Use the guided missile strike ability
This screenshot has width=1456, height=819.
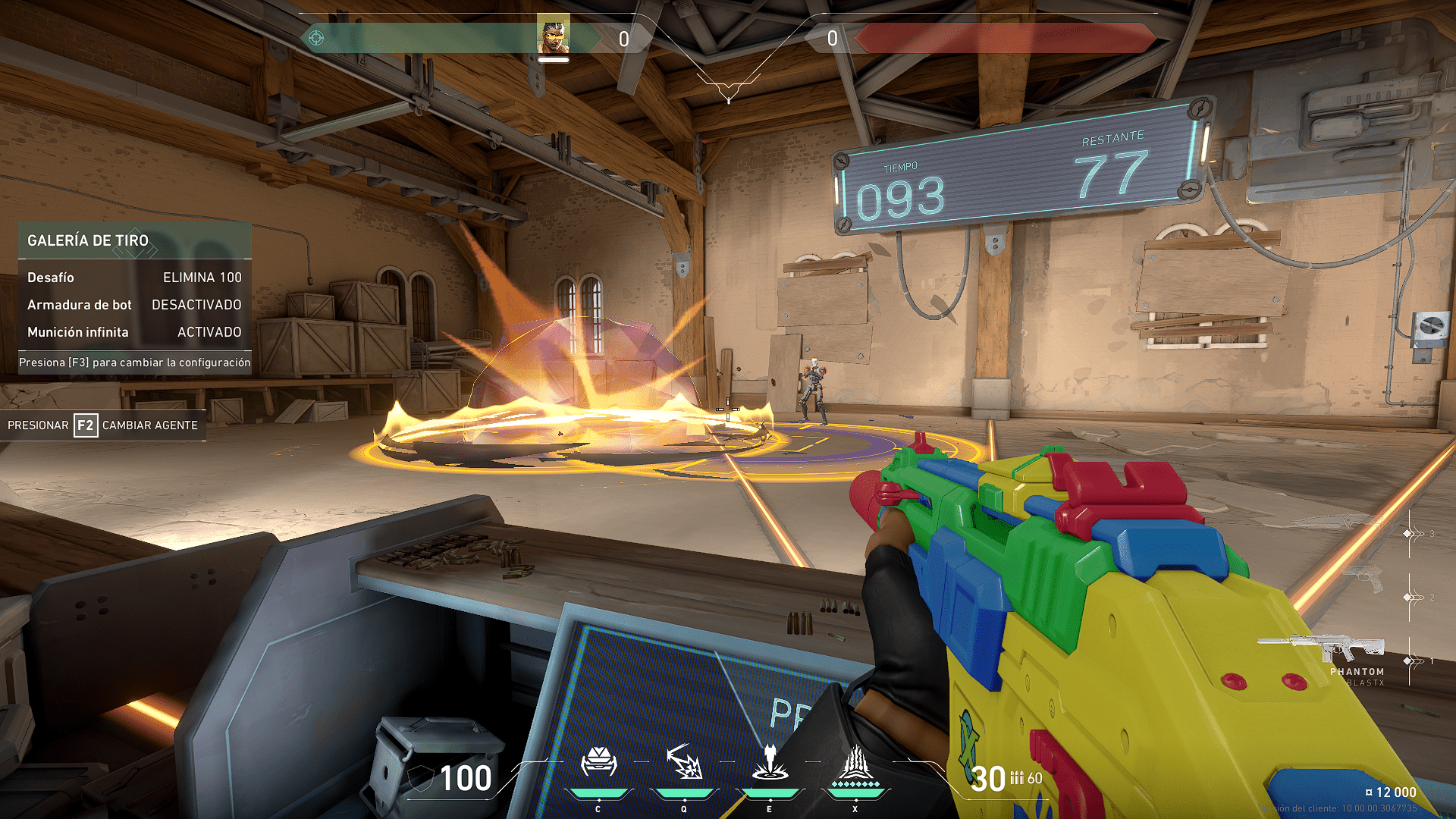(770, 763)
